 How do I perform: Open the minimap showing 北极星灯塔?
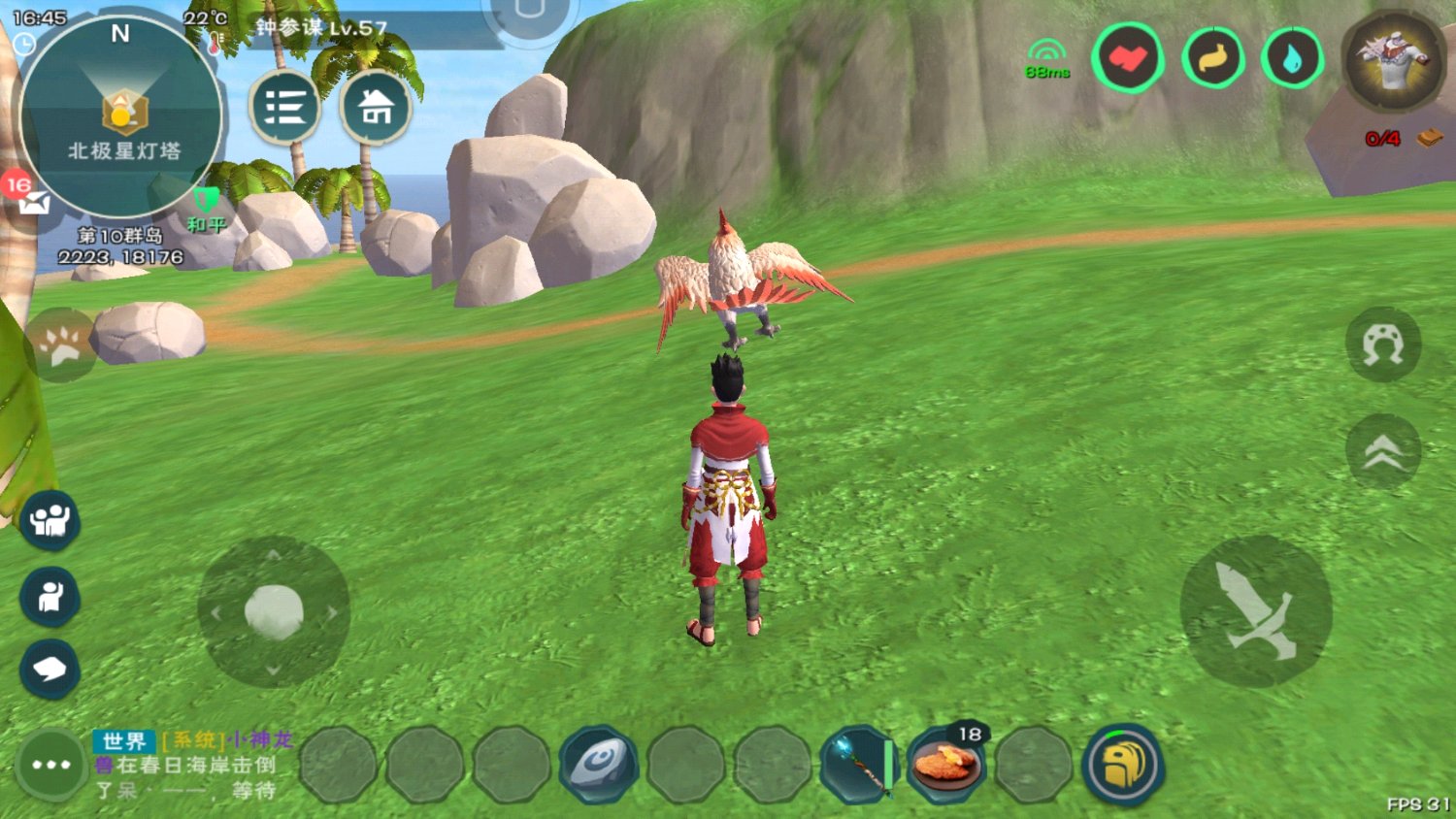pyautogui.click(x=120, y=116)
